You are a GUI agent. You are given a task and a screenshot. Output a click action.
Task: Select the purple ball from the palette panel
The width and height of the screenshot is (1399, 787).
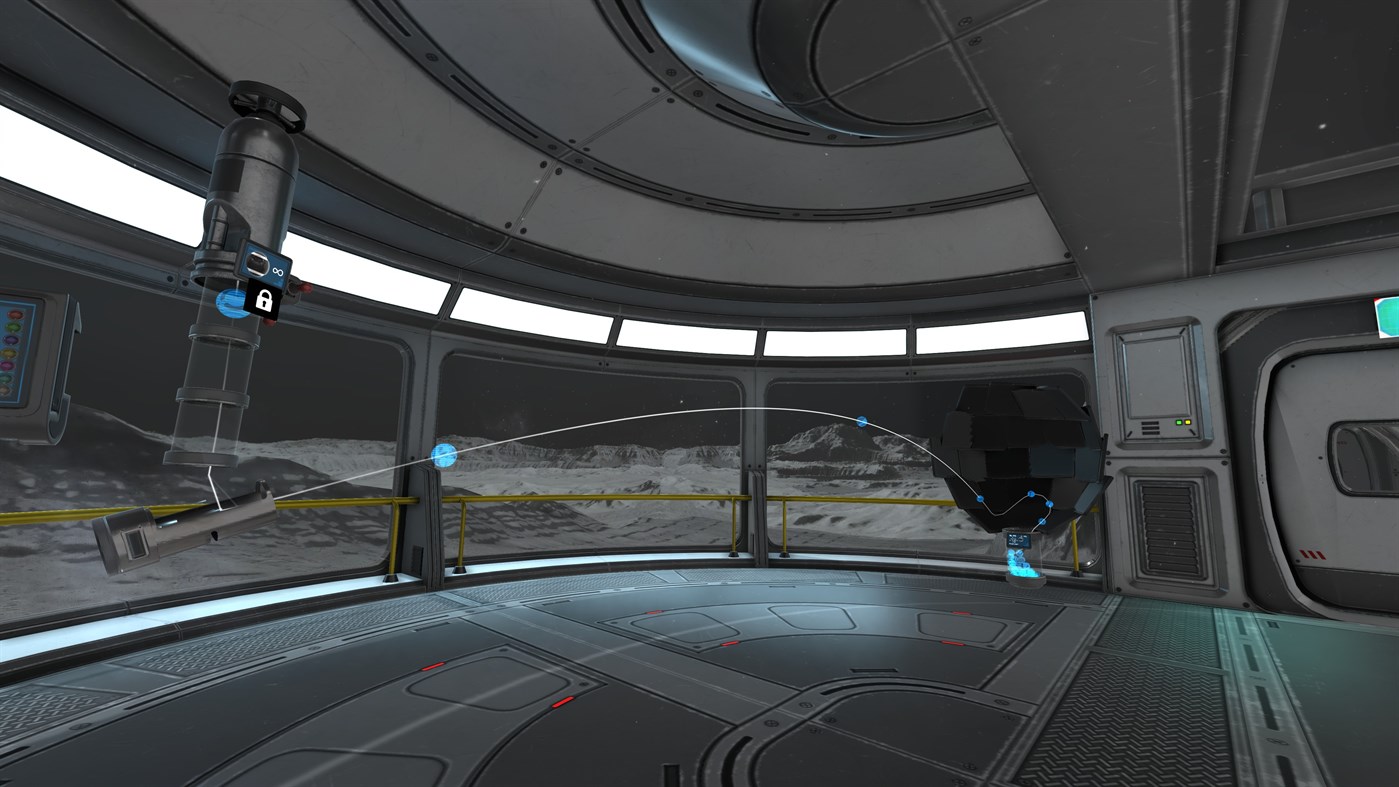tap(11, 340)
